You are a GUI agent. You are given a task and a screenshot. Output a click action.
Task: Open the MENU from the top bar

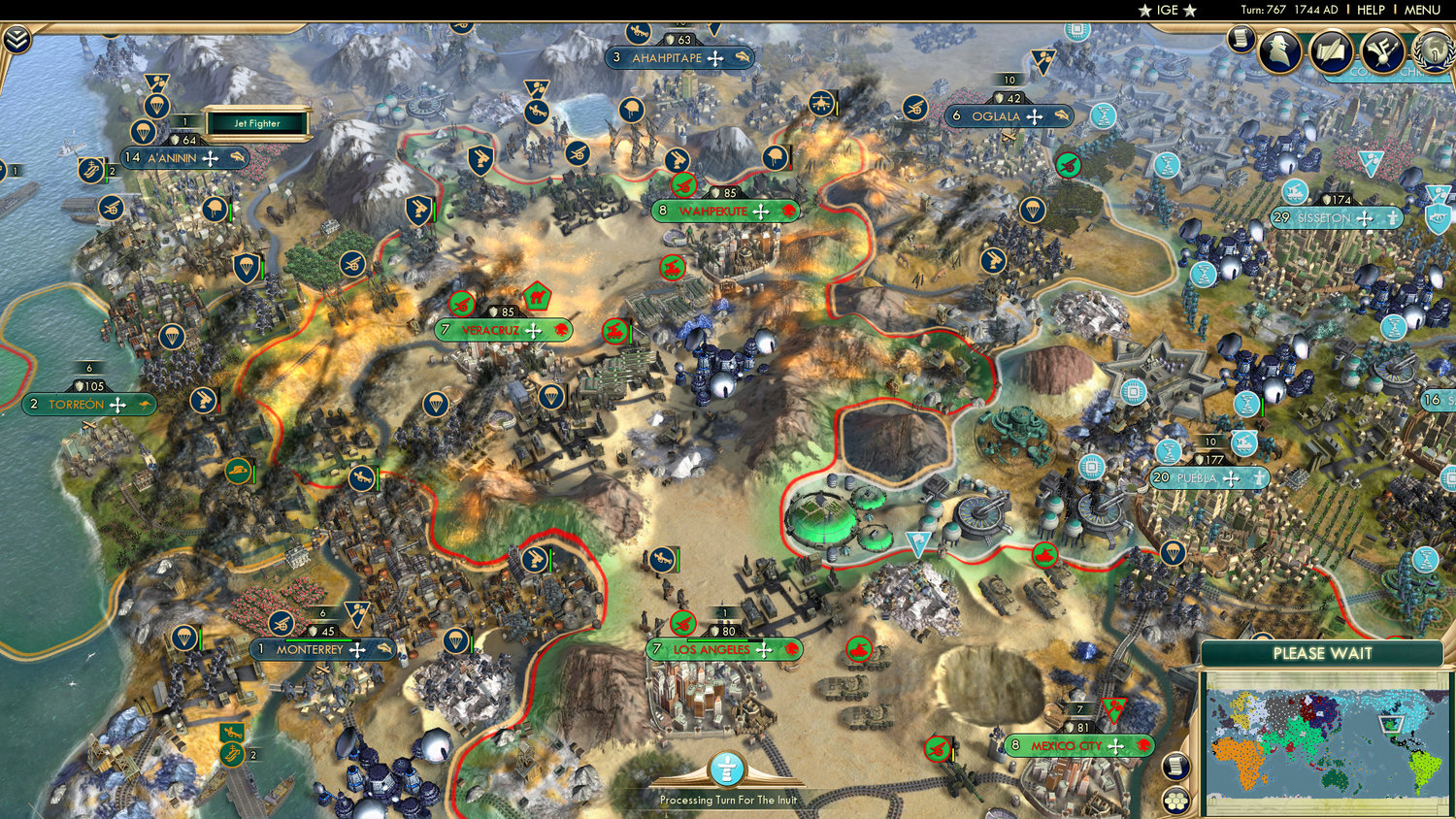(1423, 10)
